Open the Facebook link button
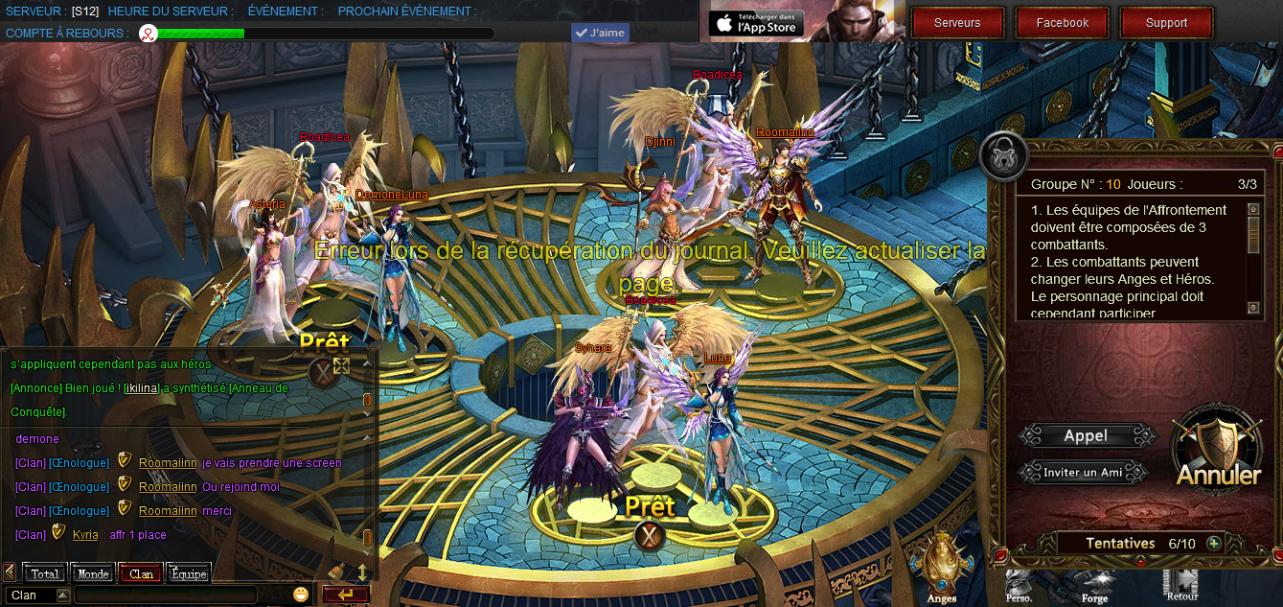1283x607 pixels. pyautogui.click(x=1062, y=23)
